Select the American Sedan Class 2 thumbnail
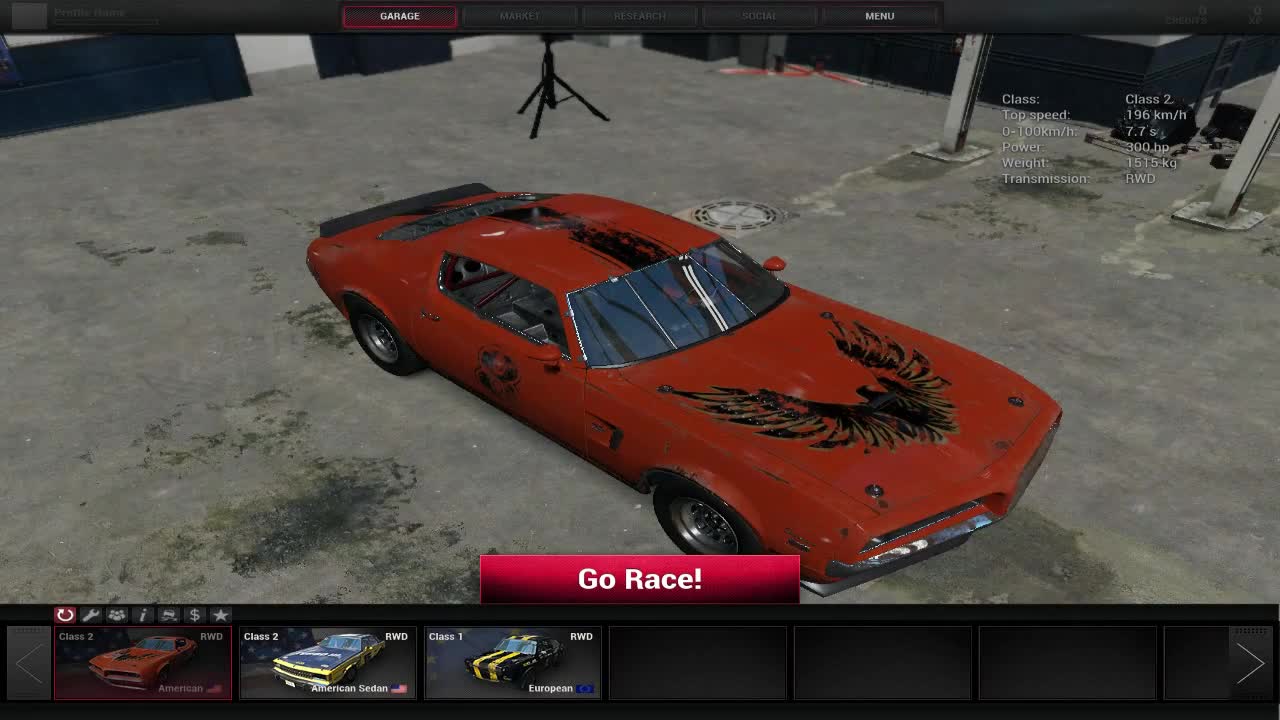The image size is (1280, 720). click(x=327, y=662)
